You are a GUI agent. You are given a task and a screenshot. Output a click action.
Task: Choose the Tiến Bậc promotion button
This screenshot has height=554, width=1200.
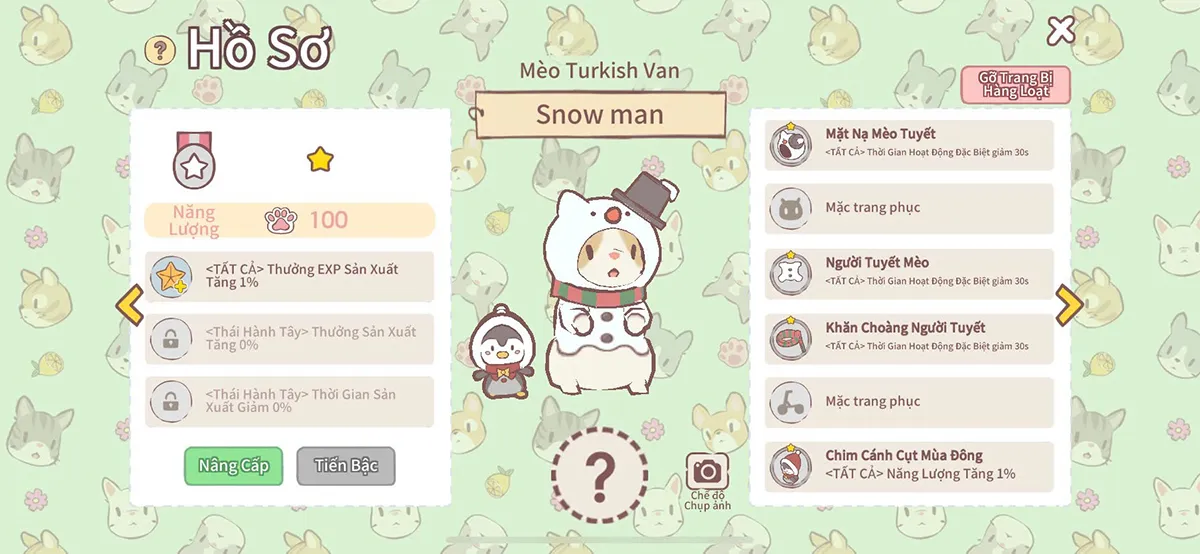pos(345,466)
